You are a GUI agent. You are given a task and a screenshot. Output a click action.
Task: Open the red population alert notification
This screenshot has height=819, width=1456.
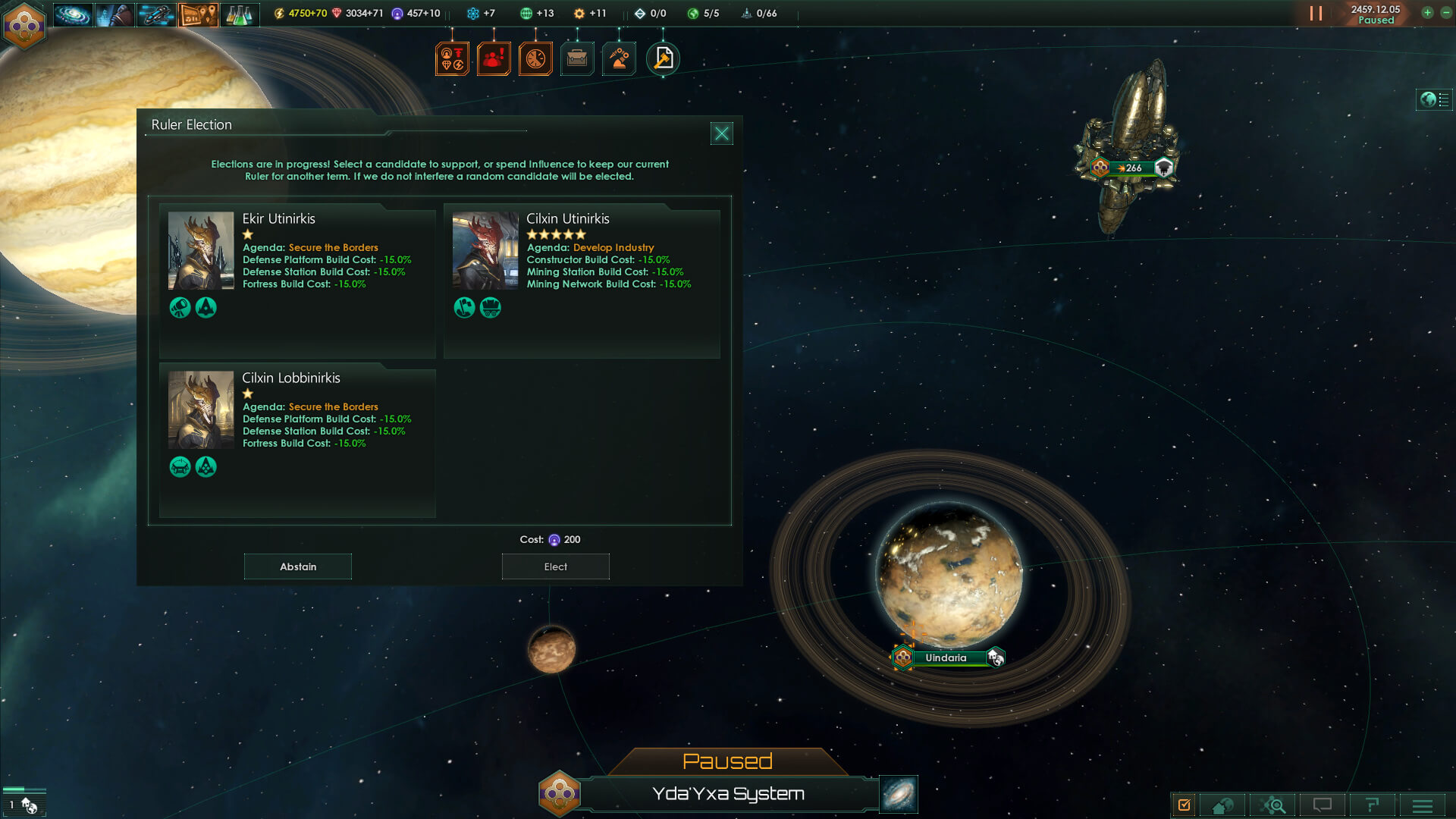tap(493, 58)
